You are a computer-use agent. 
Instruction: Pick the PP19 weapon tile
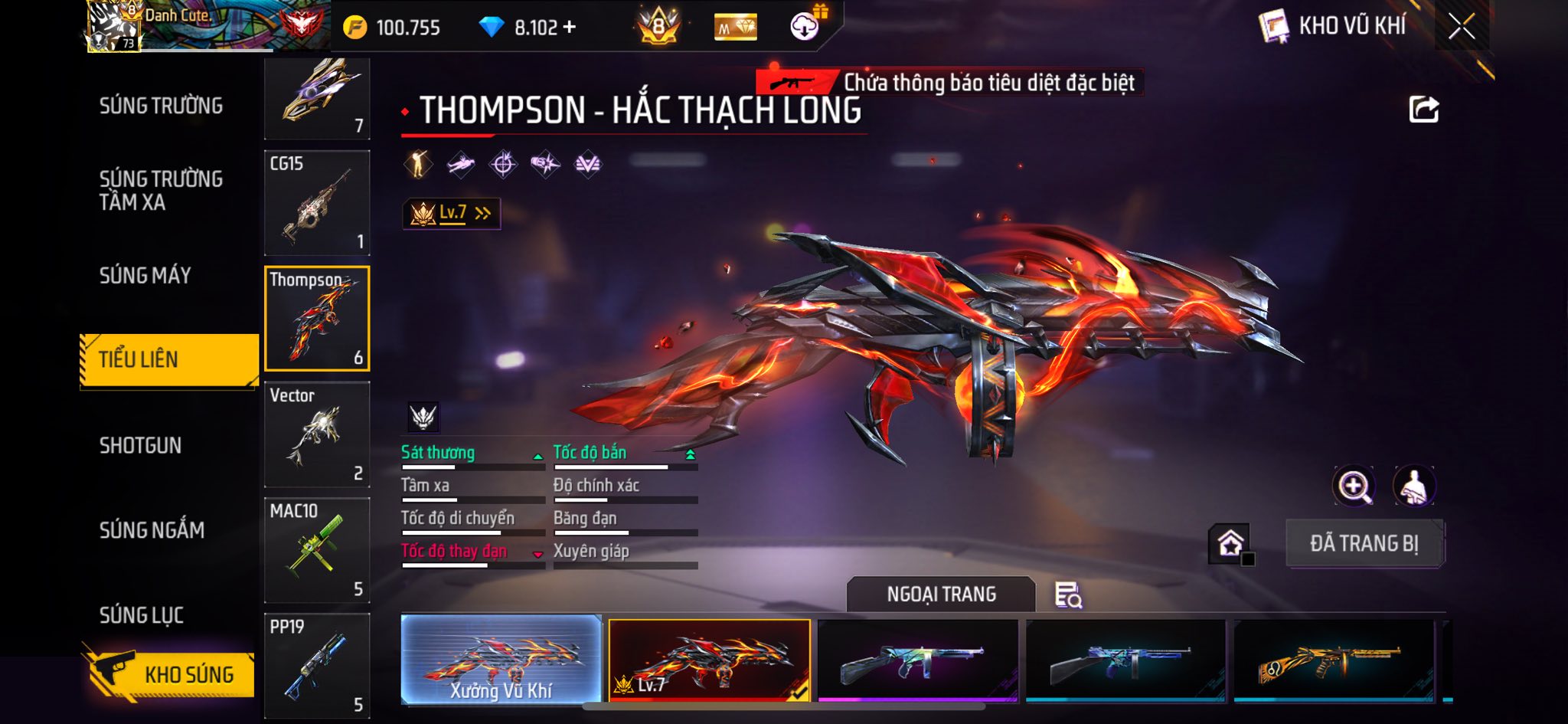click(x=317, y=665)
